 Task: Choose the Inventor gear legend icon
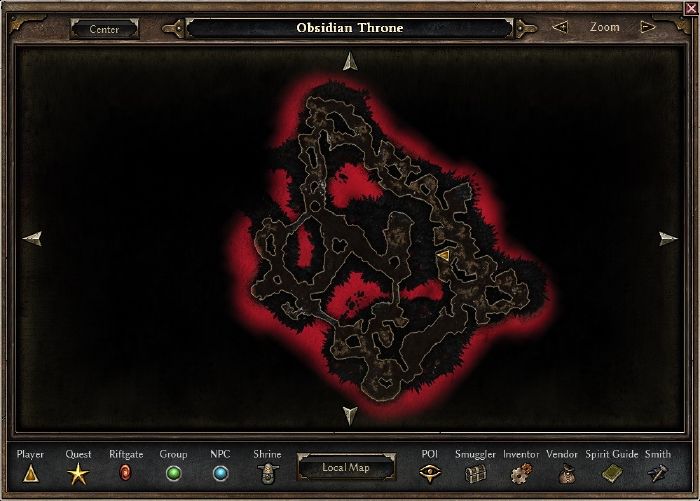[x=521, y=474]
